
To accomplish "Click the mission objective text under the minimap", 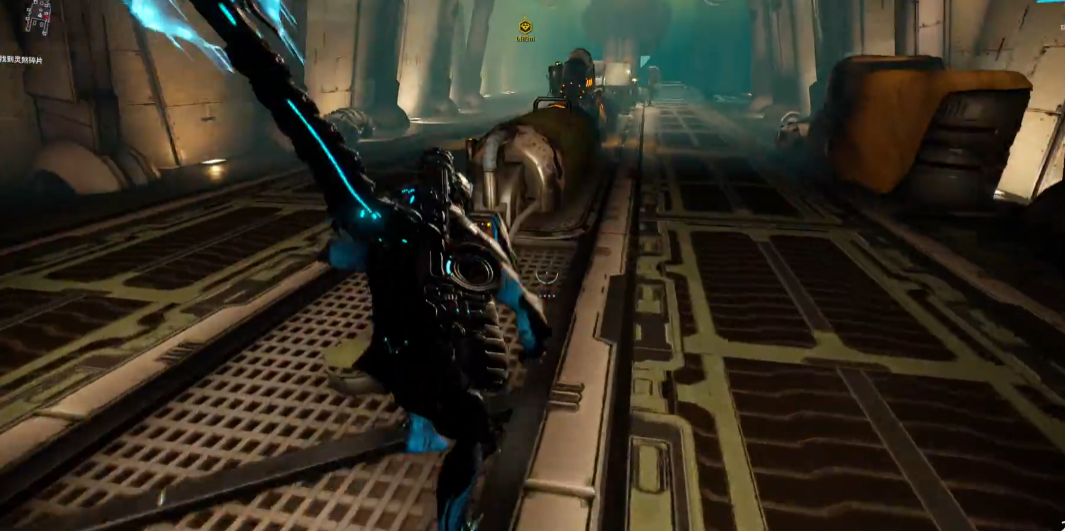I will click(22, 60).
